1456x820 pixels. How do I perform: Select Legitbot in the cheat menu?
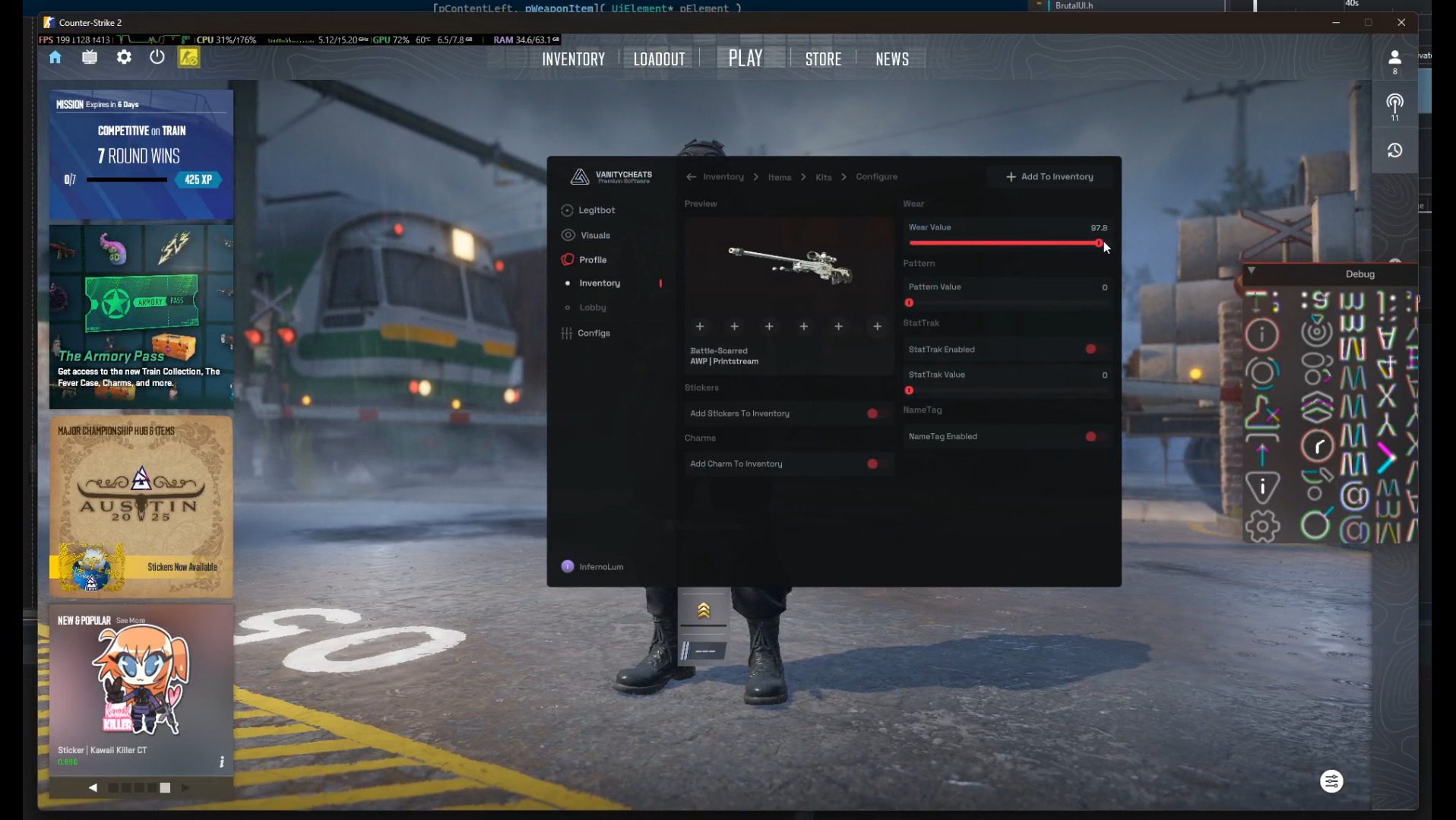click(x=597, y=211)
